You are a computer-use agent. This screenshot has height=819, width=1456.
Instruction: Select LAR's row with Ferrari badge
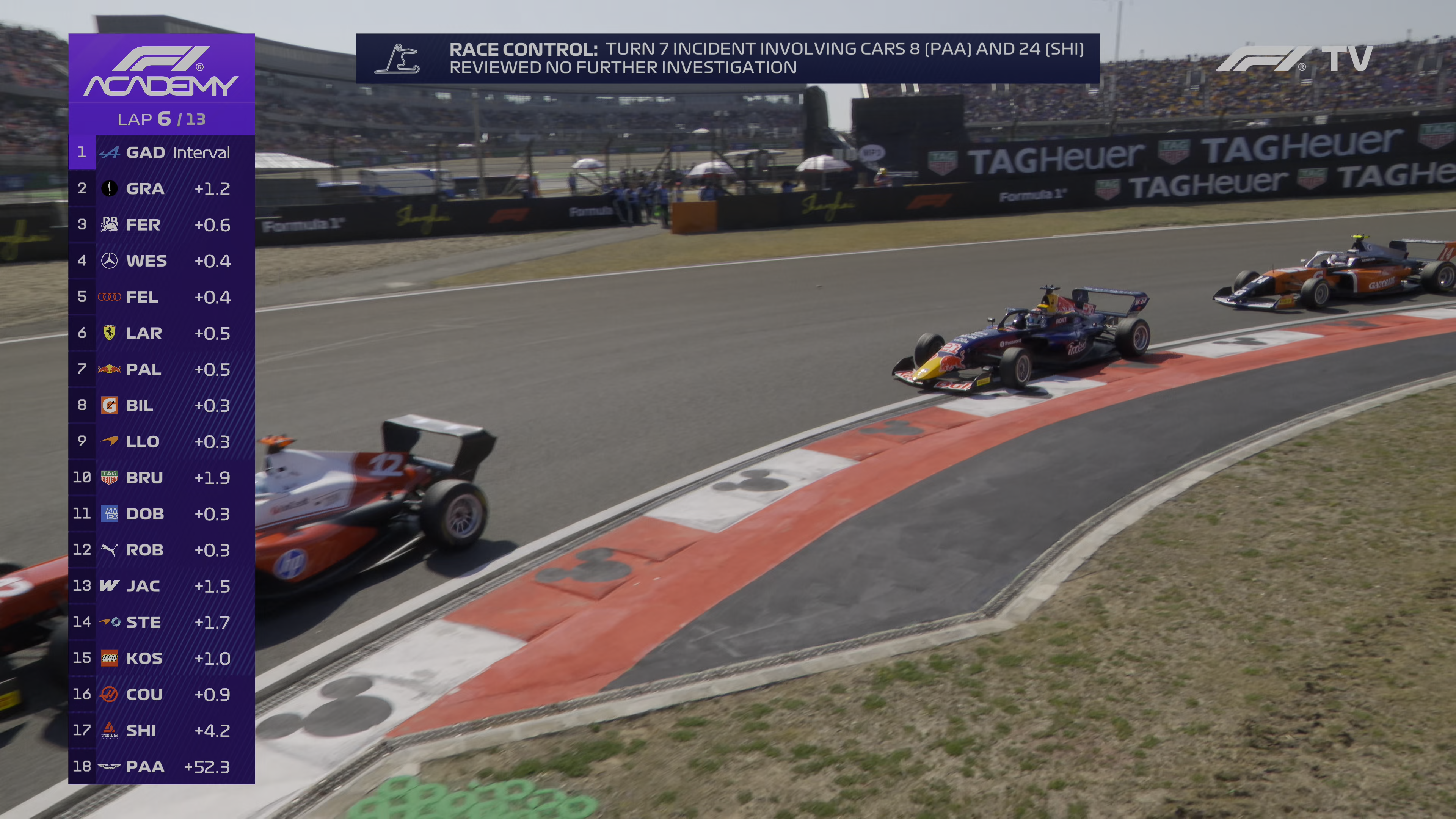(x=162, y=334)
